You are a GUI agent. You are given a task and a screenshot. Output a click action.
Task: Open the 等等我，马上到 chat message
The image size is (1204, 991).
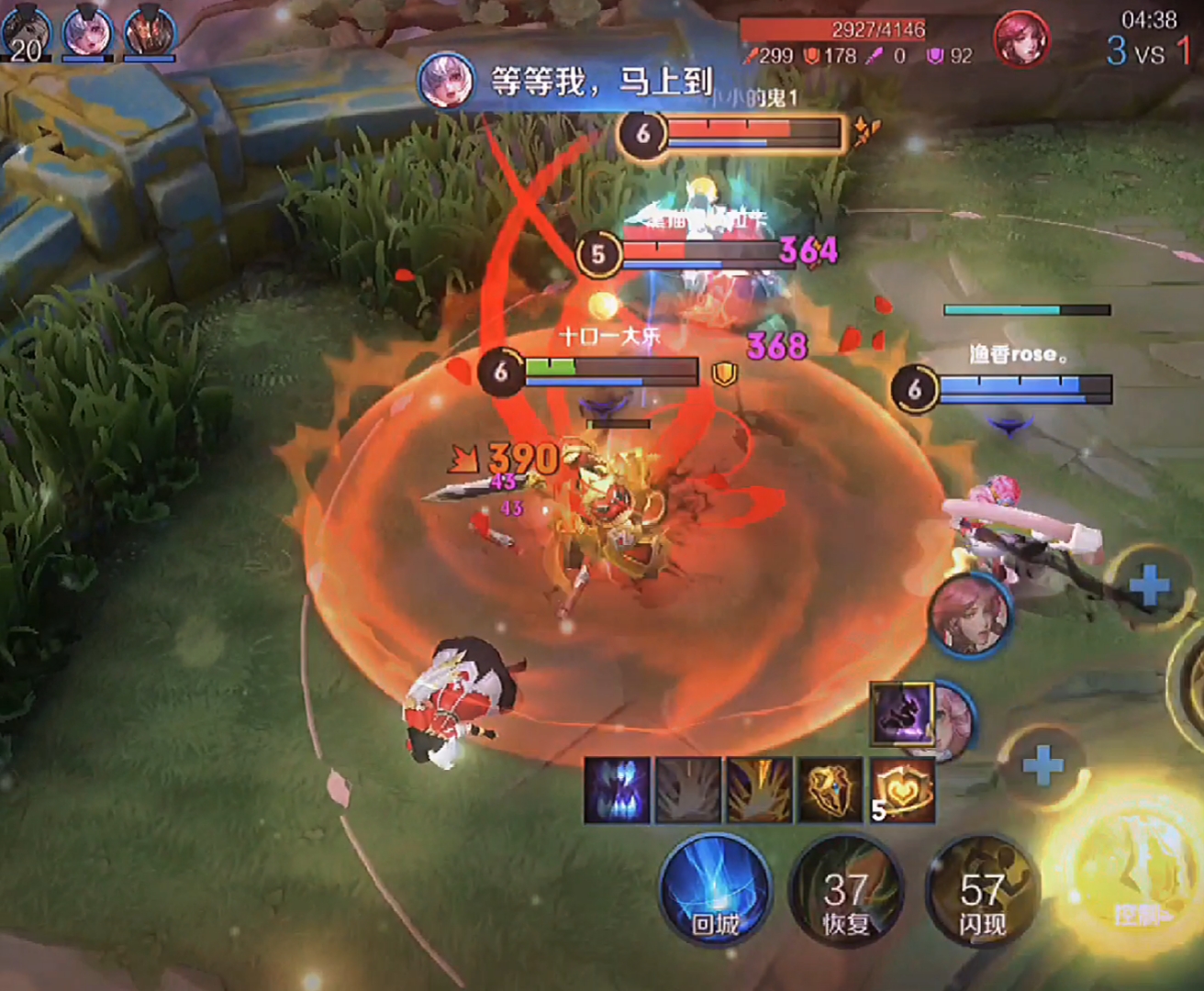pyautogui.click(x=587, y=83)
